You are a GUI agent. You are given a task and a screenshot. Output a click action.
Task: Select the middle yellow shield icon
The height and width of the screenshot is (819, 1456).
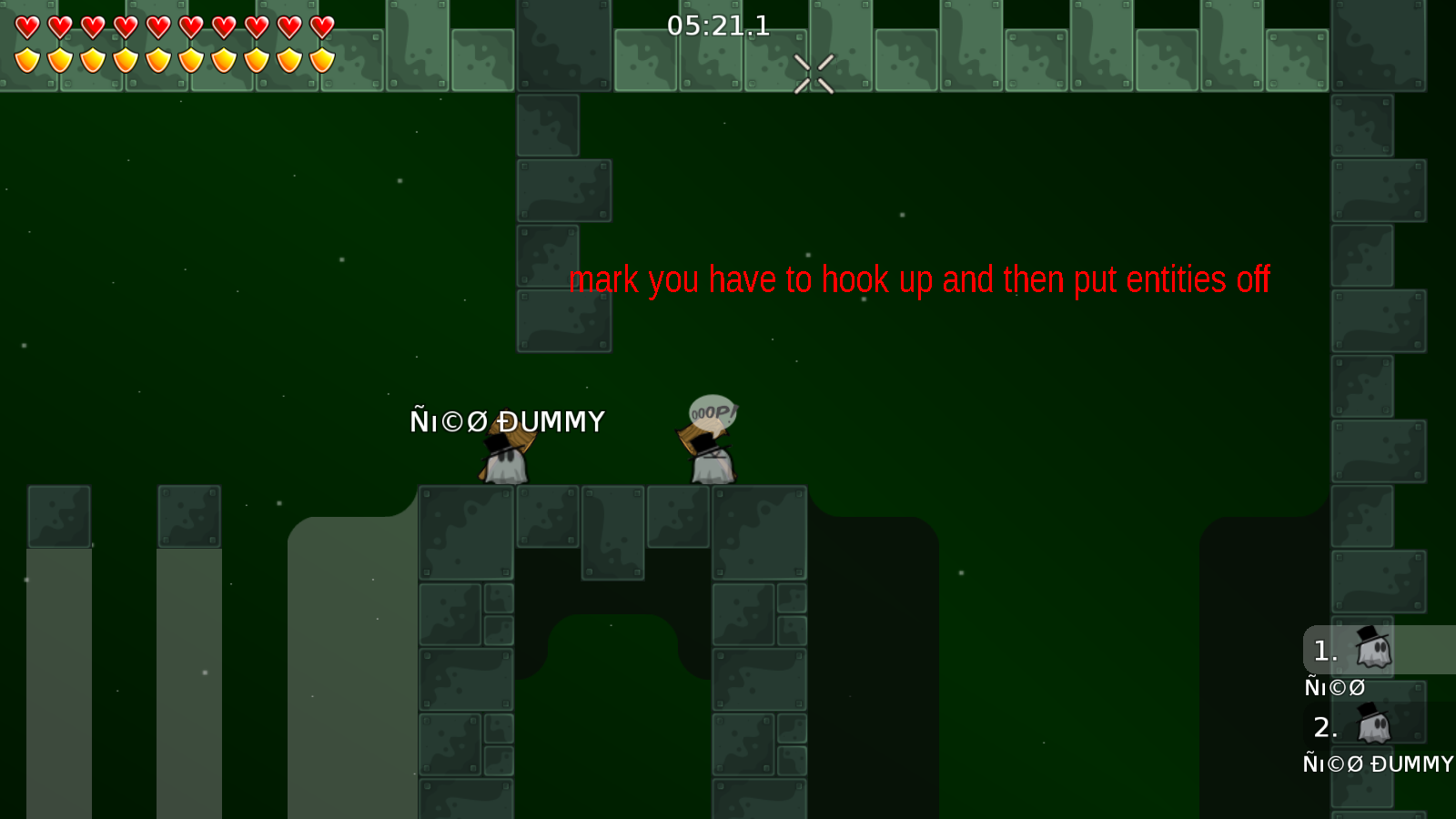pos(157,60)
